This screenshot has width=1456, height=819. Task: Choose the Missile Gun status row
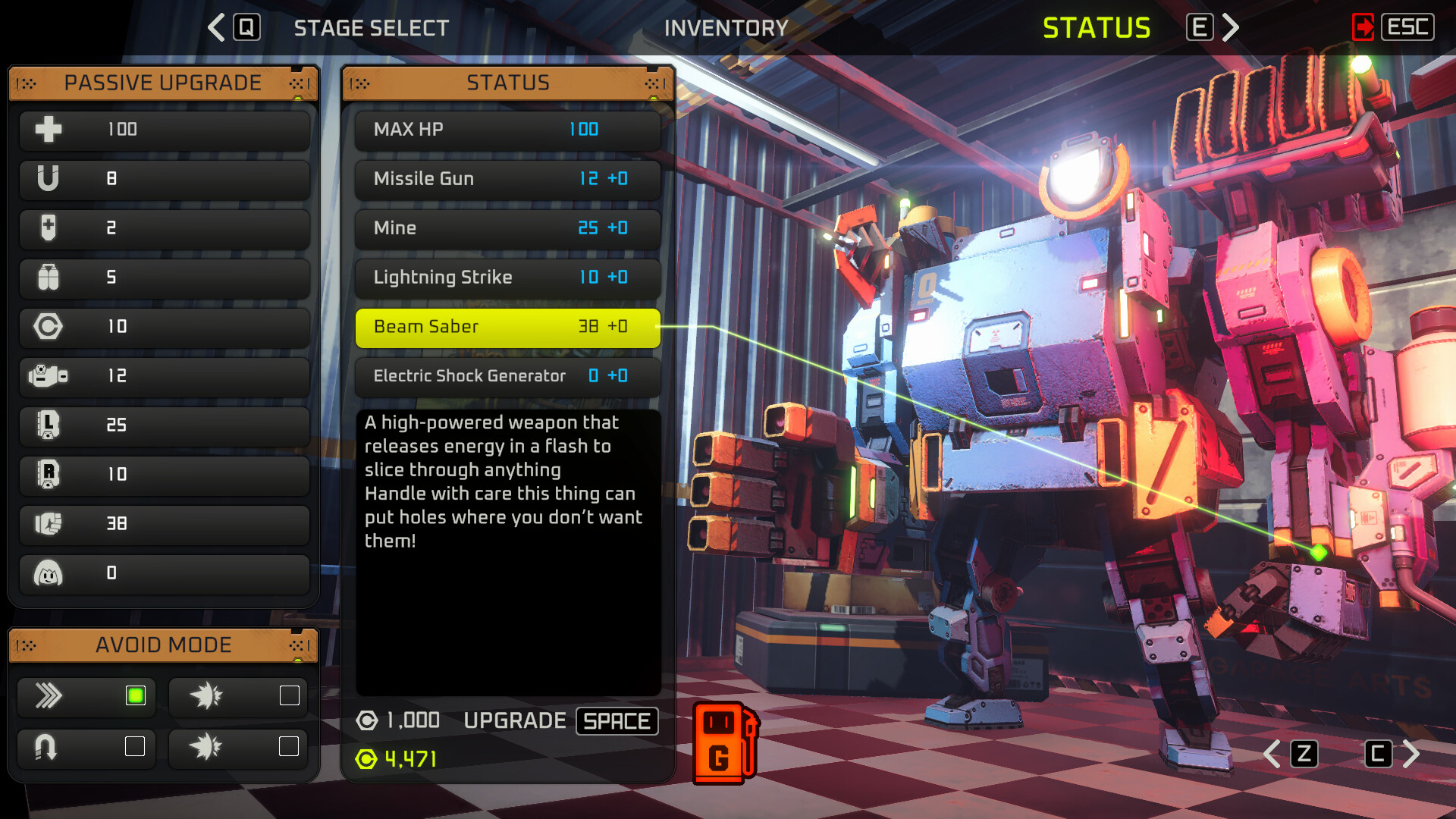[507, 179]
